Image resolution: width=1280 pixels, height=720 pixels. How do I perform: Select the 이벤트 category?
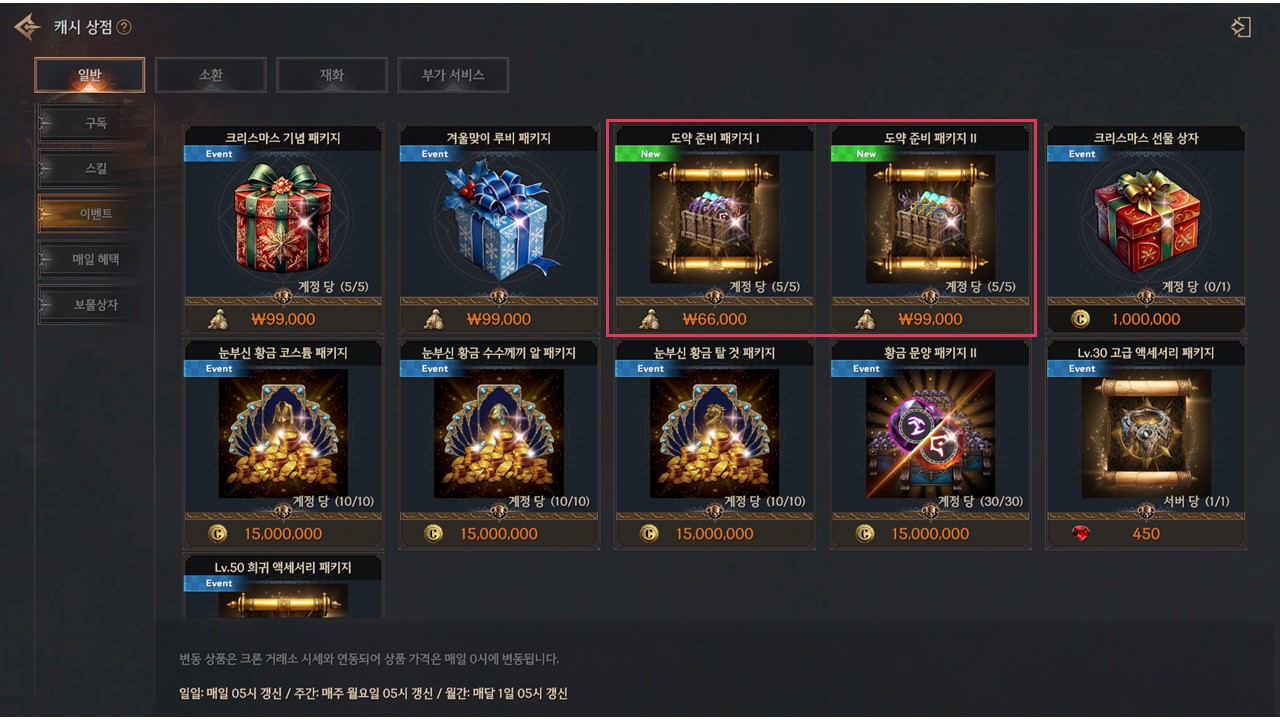point(95,214)
